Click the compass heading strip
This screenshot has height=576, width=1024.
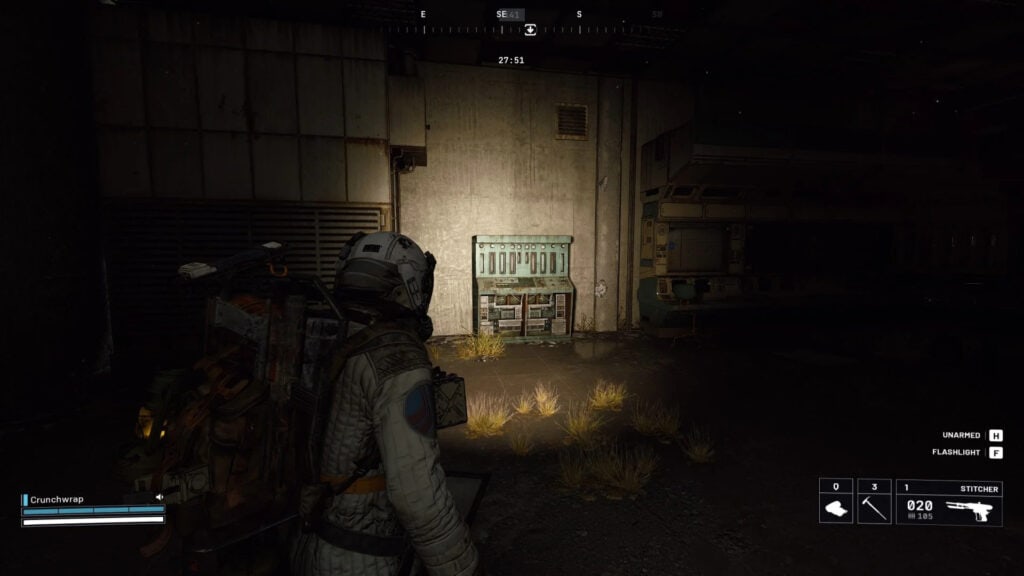pos(460,30)
